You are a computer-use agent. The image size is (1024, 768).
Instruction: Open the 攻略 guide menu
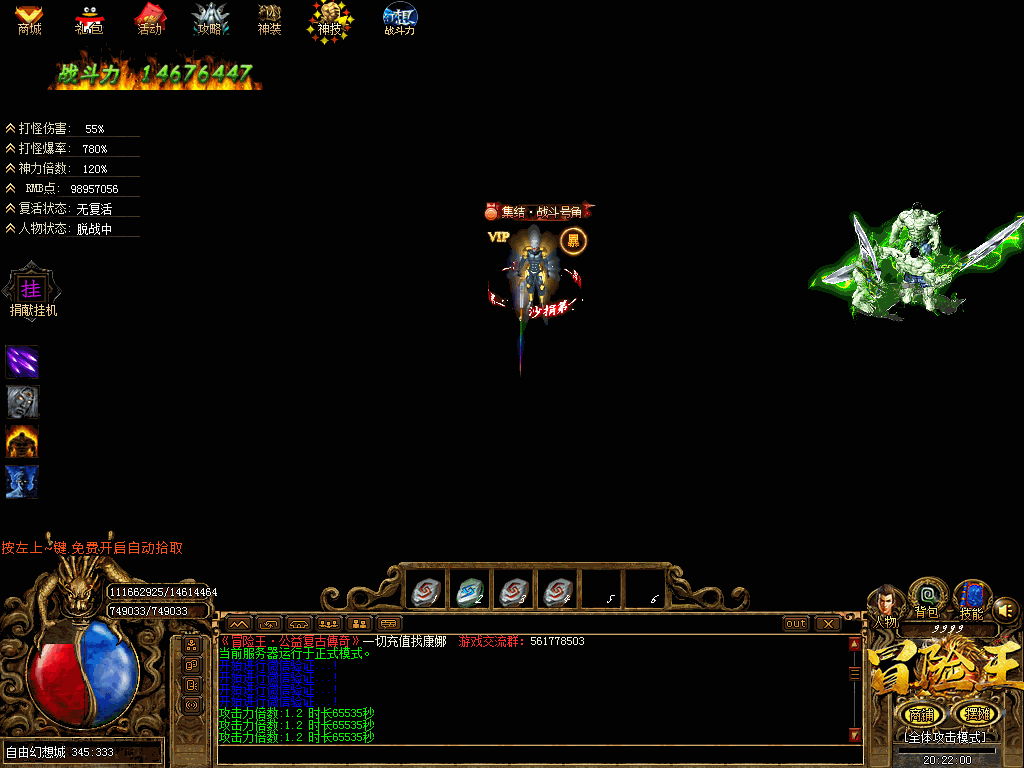(210, 19)
